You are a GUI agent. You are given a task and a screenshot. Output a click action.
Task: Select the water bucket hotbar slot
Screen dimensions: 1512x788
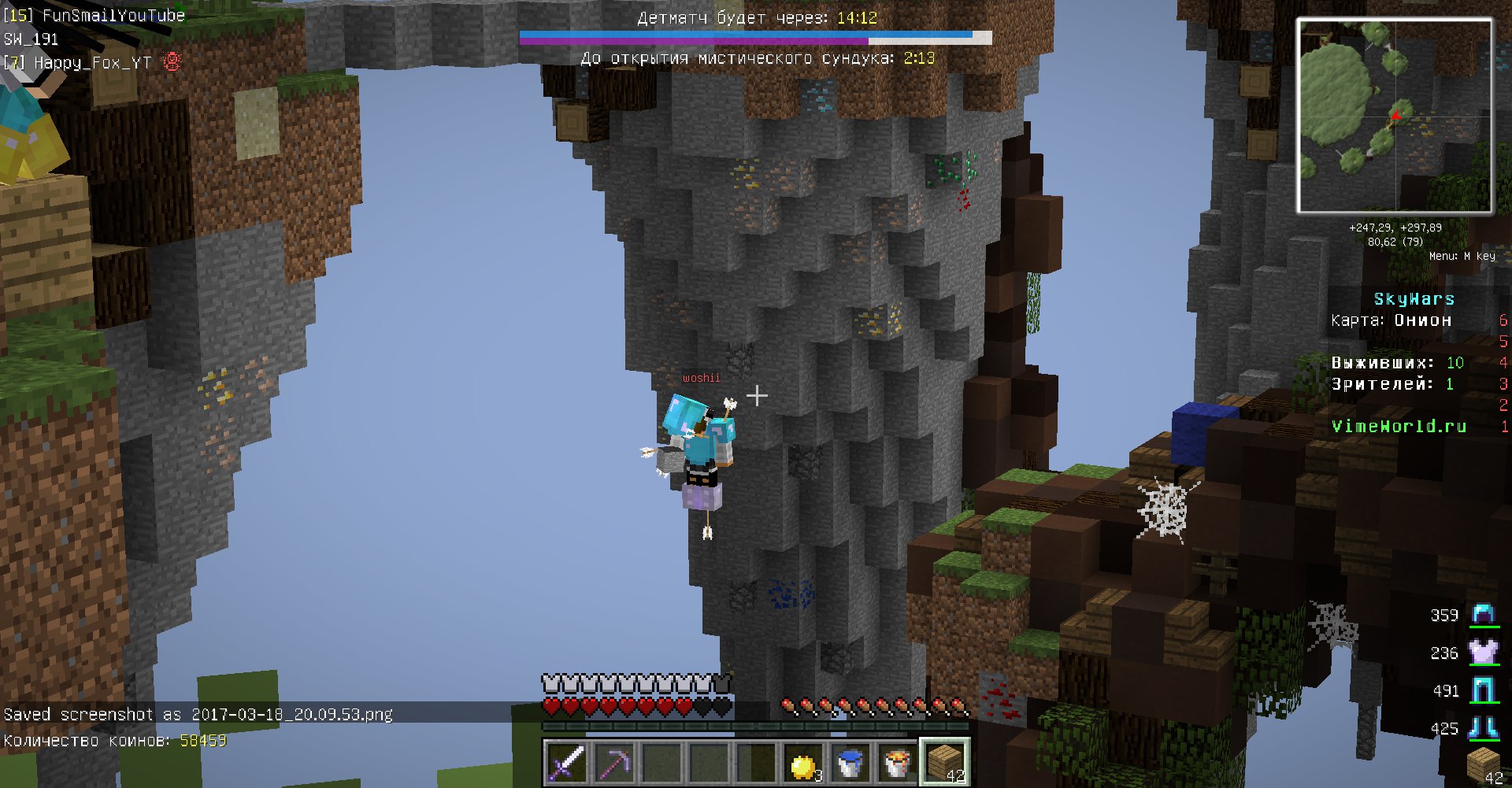[850, 763]
